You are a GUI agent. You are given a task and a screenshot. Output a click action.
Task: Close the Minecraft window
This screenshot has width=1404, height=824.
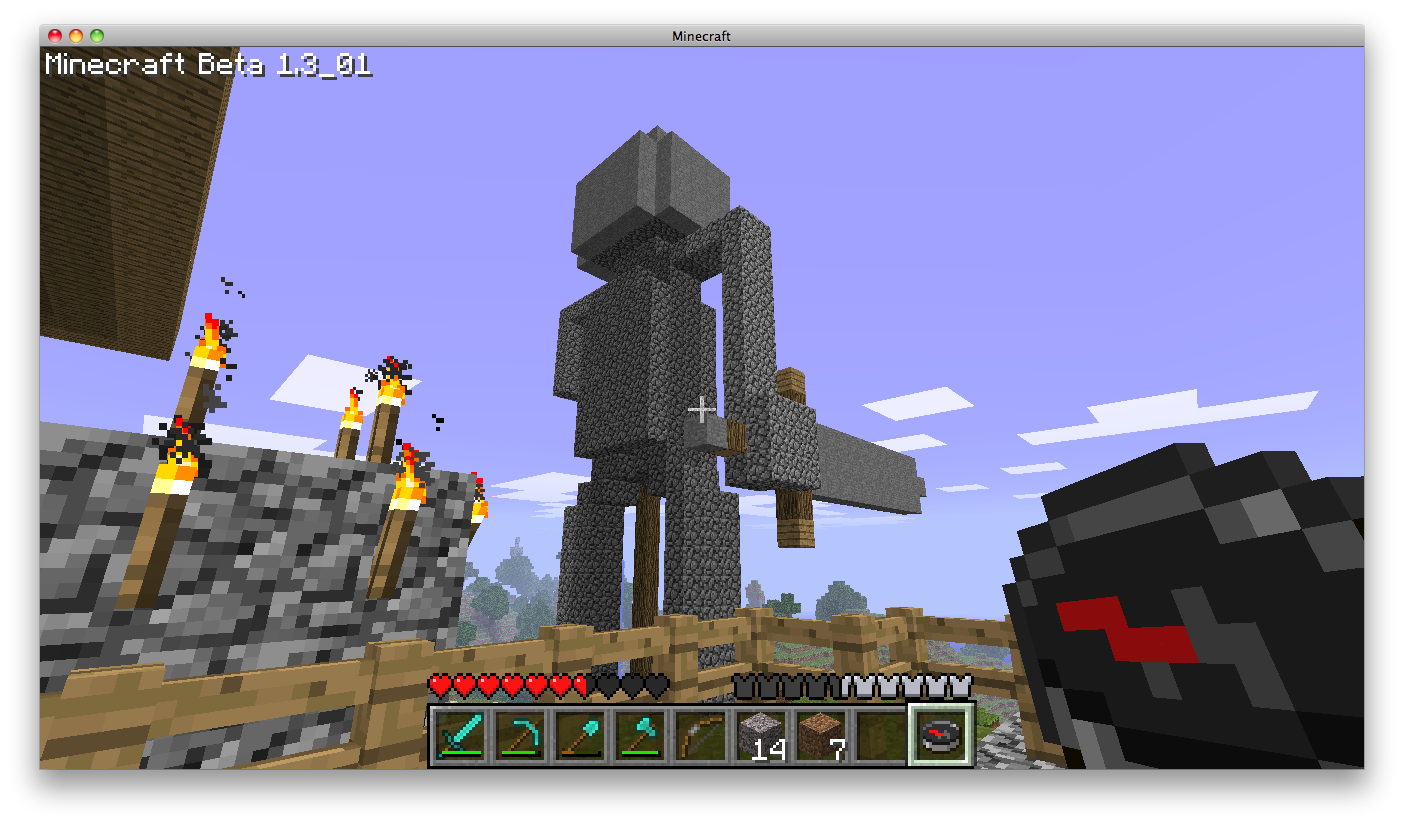(55, 36)
